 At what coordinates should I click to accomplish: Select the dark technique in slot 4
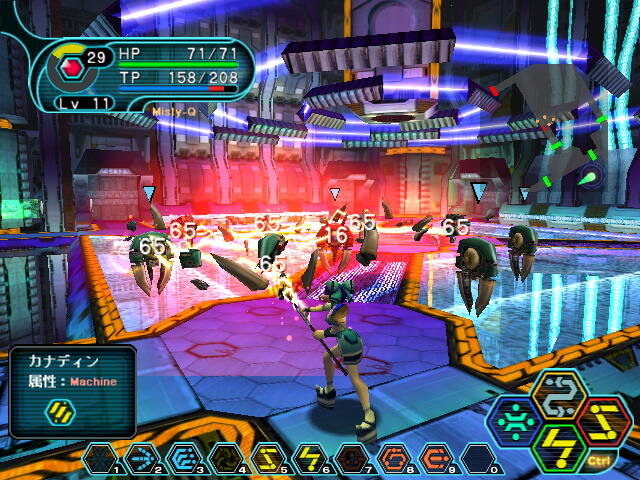pos(226,459)
